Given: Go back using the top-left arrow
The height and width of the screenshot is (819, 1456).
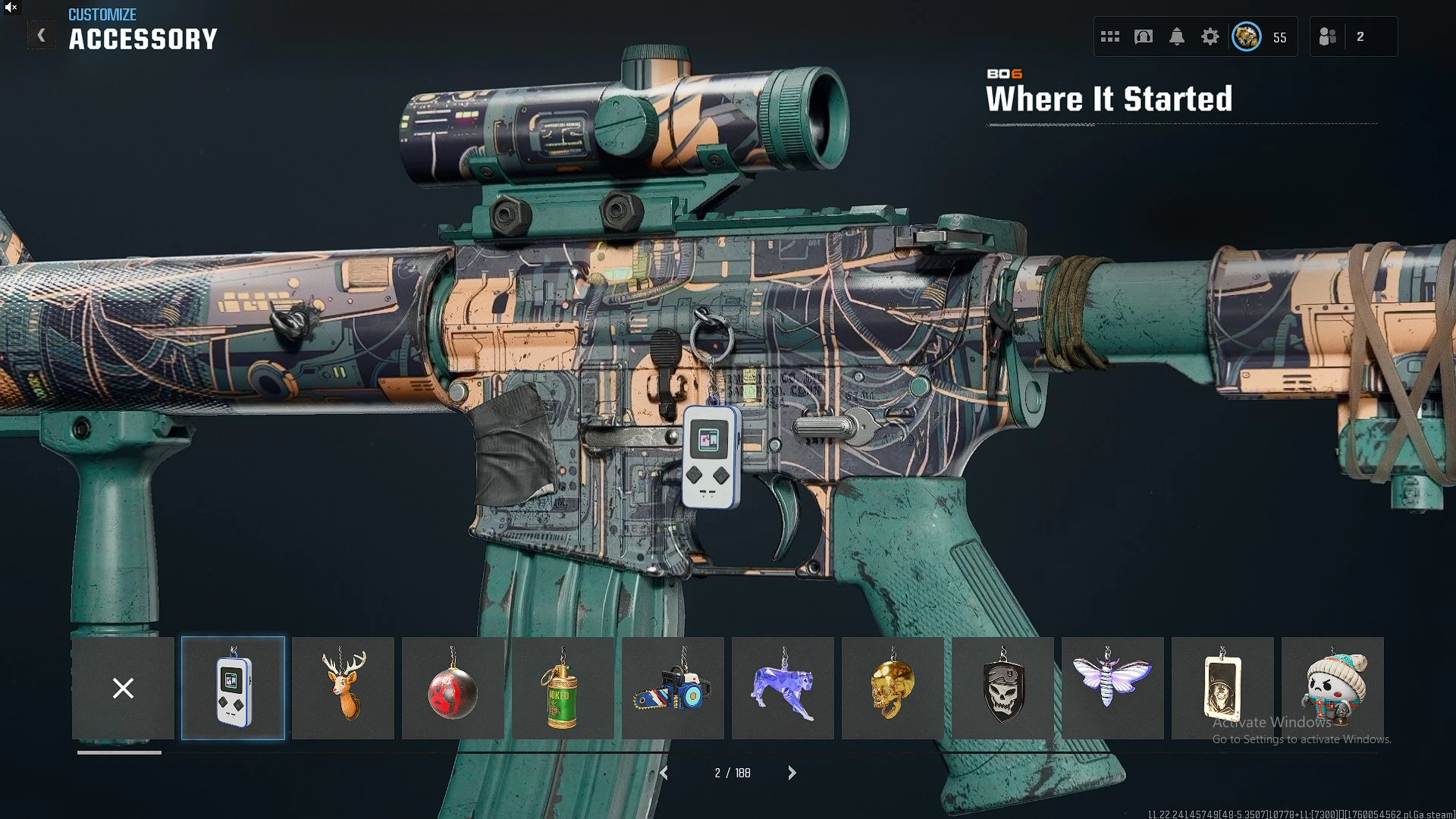Looking at the screenshot, I should (x=42, y=36).
